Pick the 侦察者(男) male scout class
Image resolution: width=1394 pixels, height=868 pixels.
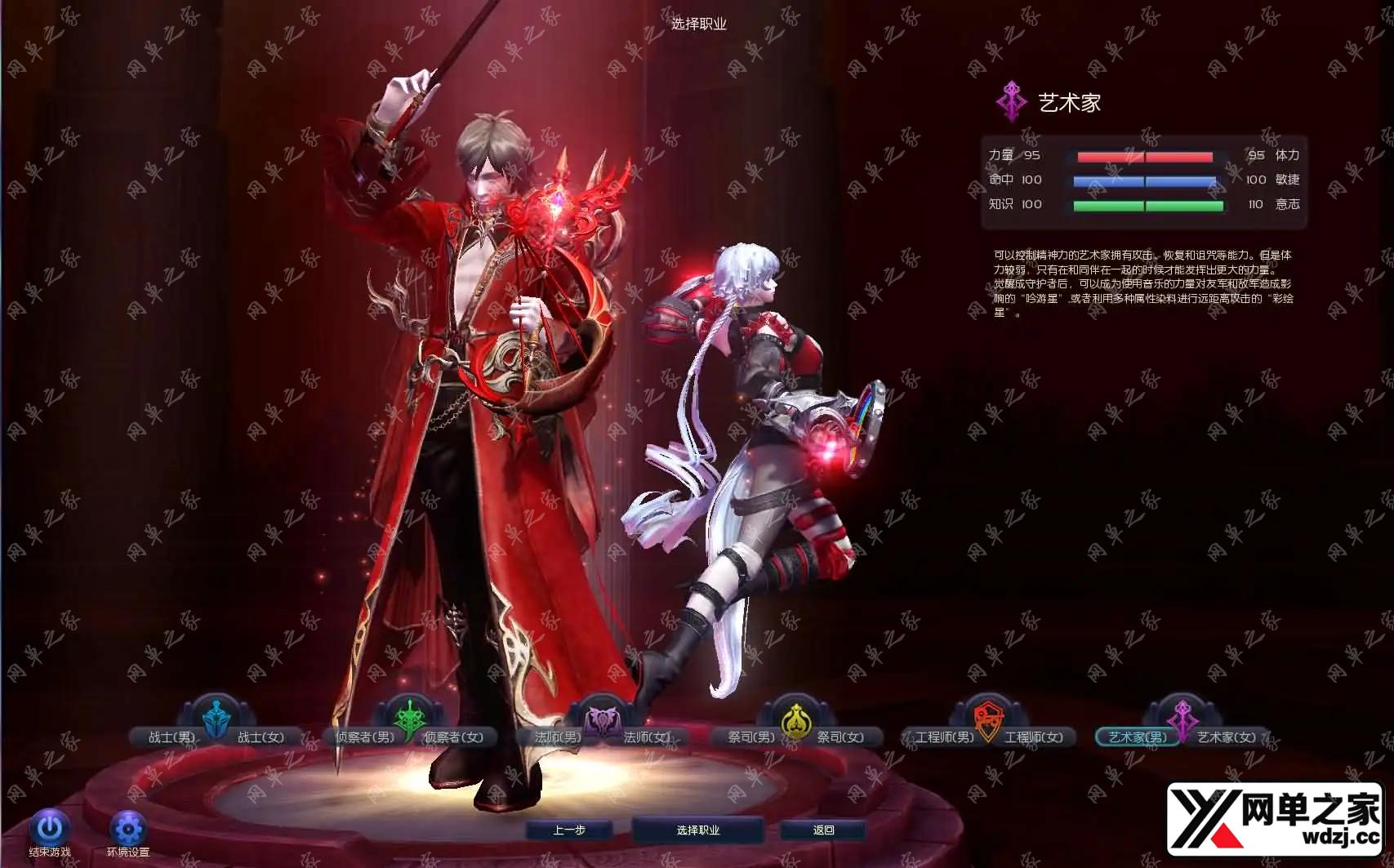pyautogui.click(x=364, y=737)
